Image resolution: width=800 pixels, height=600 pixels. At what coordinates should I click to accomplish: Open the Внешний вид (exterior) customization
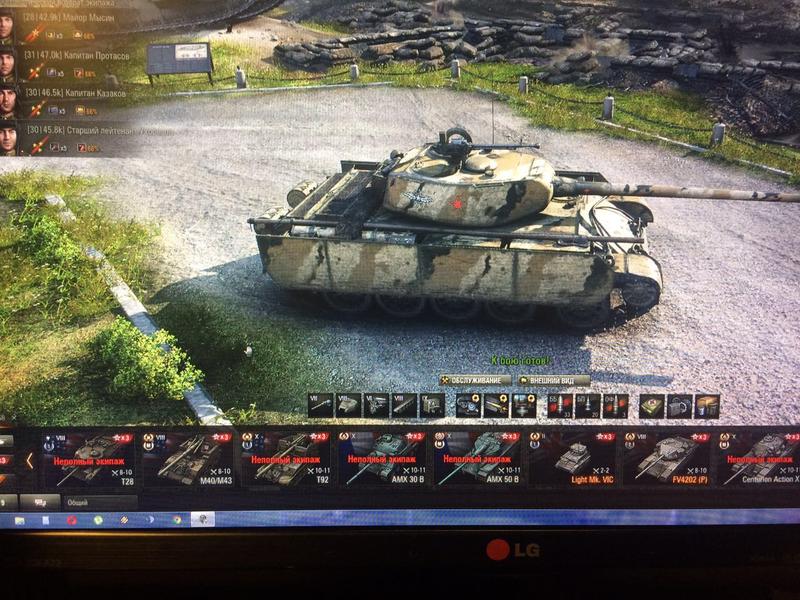coord(554,380)
